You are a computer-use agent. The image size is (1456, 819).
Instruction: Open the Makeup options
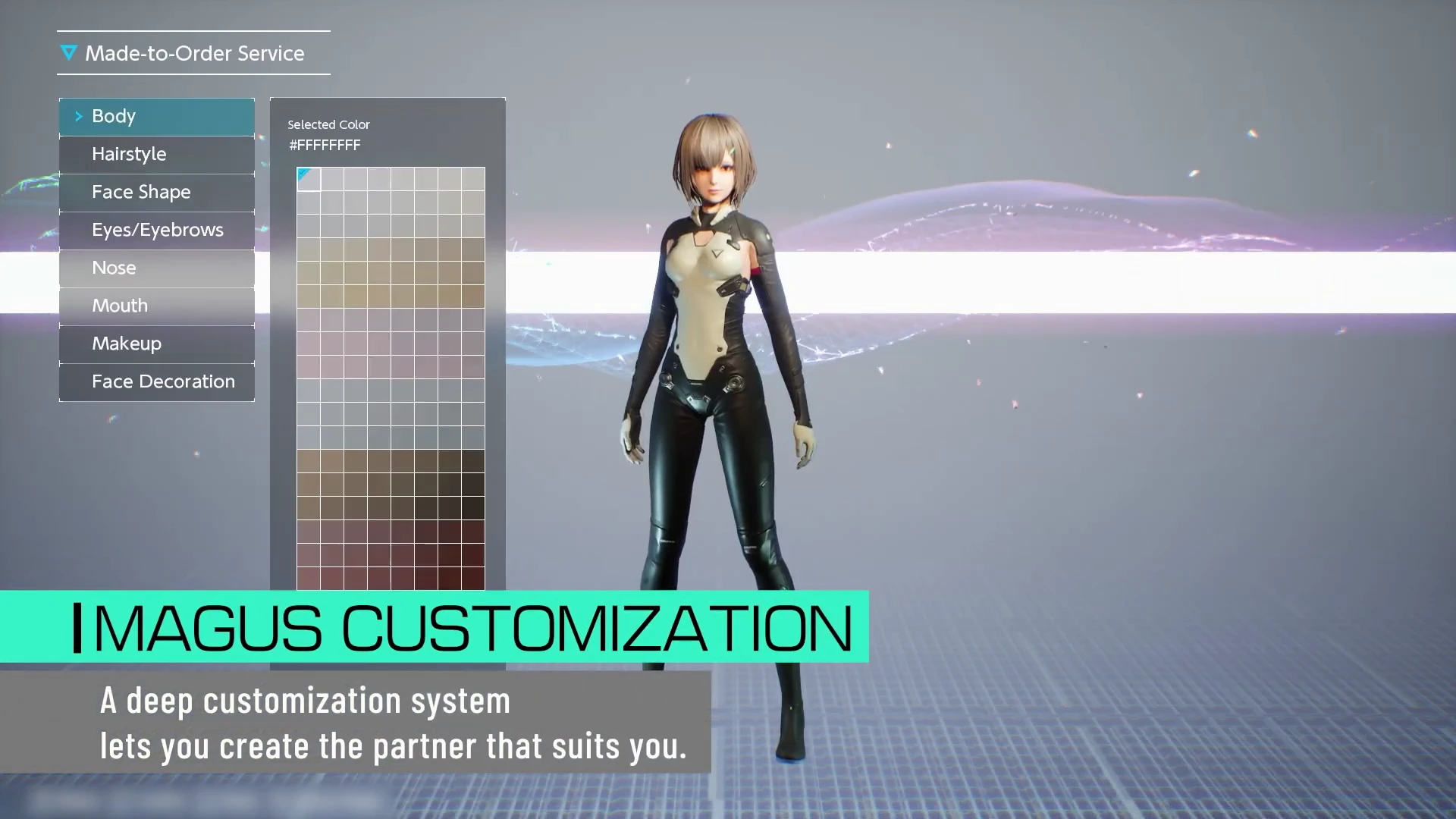coord(157,344)
